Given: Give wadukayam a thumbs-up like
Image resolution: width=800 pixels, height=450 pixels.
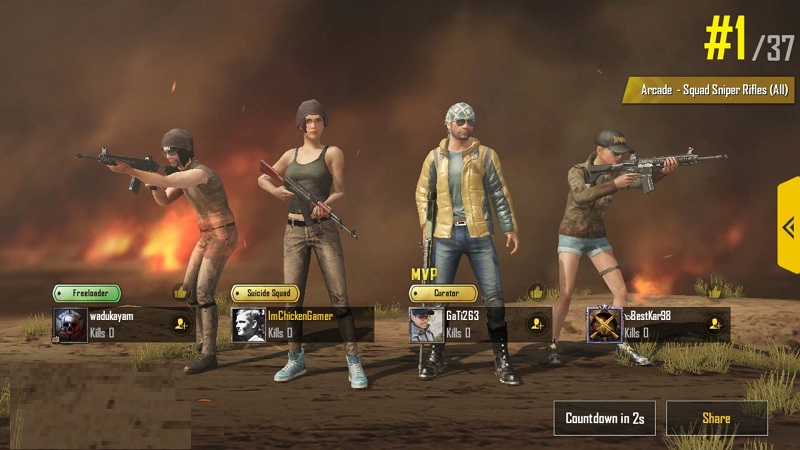Looking at the screenshot, I should (181, 293).
